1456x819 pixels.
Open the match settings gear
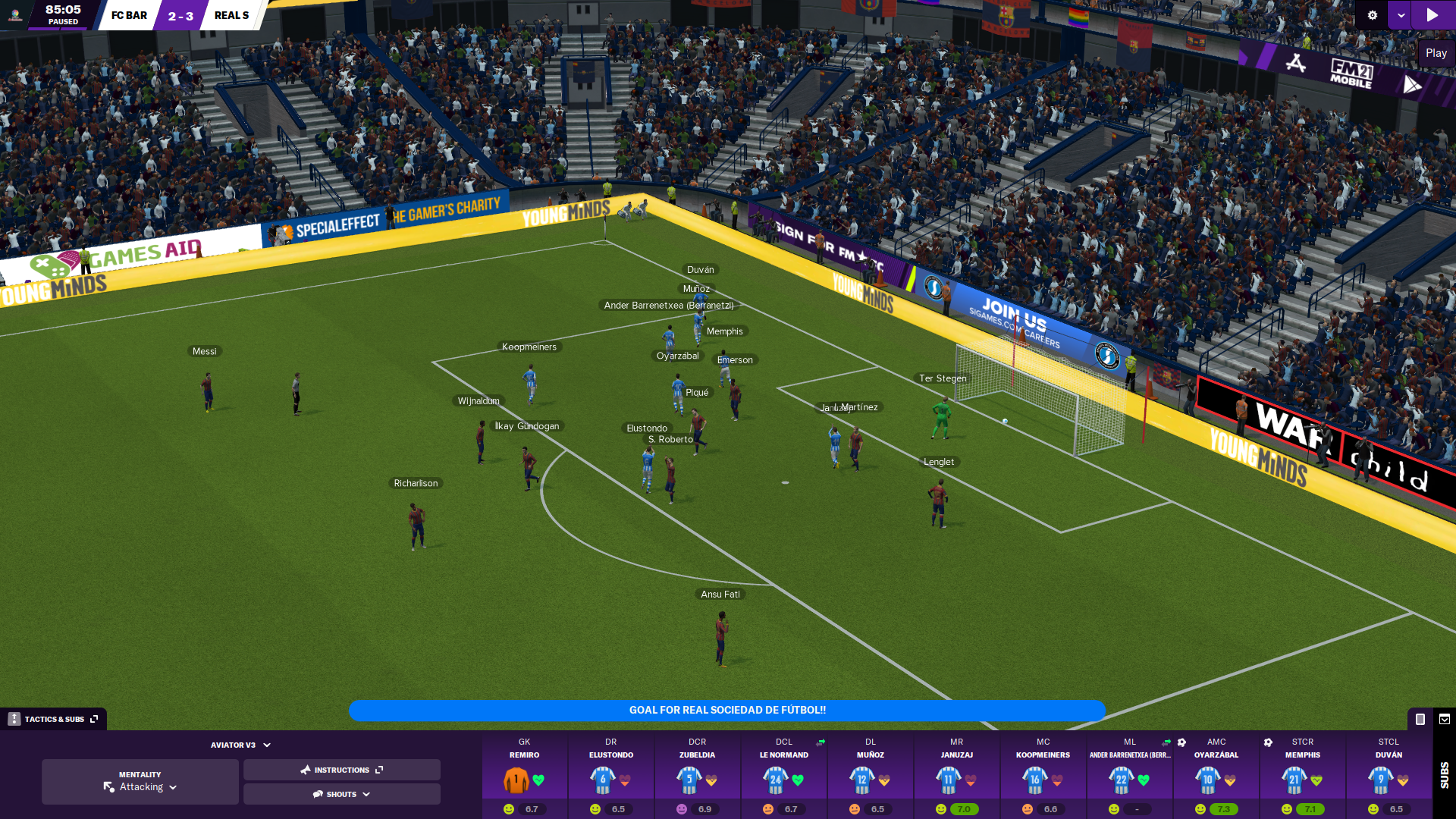(x=1372, y=15)
